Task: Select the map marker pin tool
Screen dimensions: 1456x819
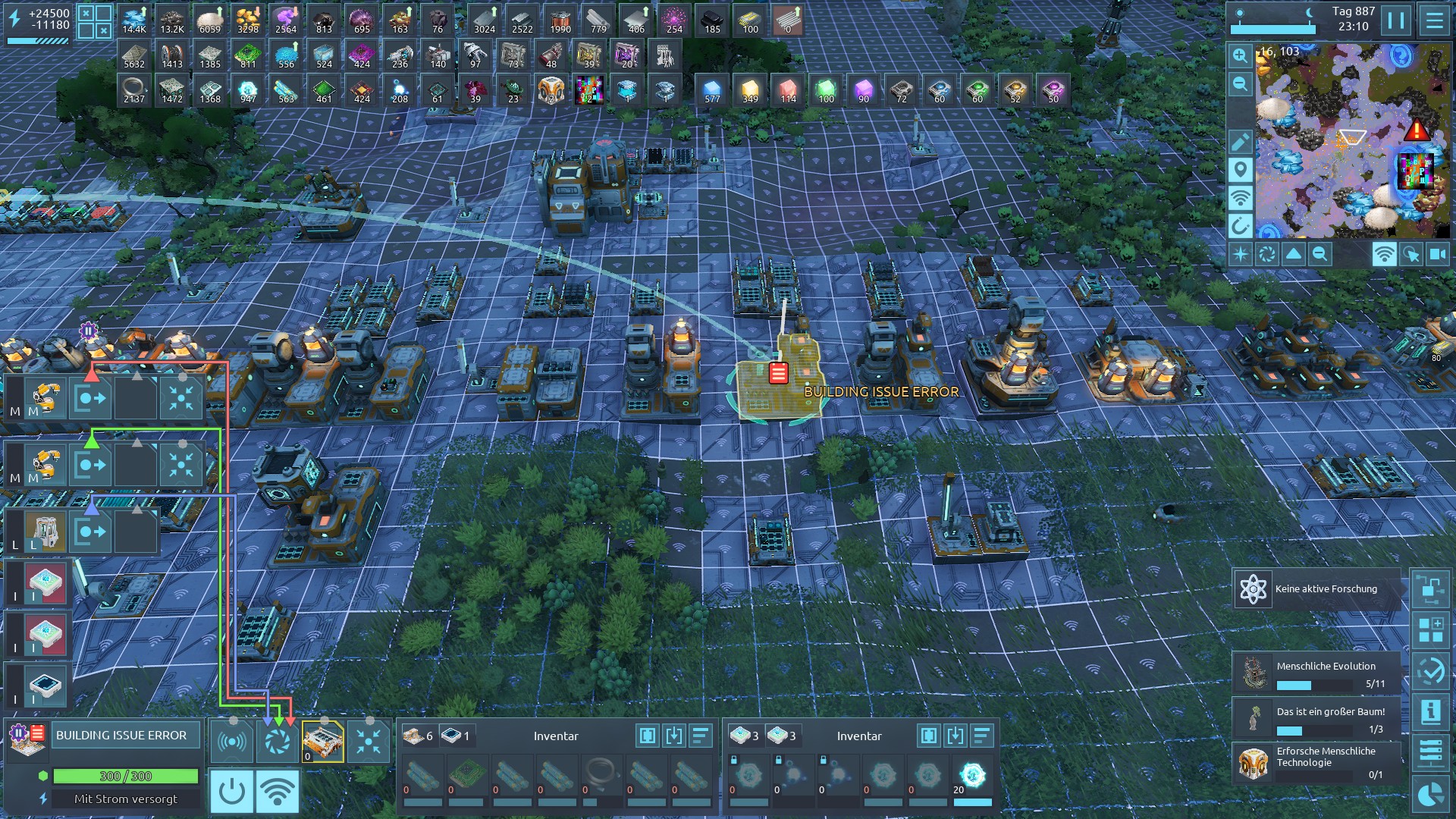Action: pos(1240,169)
